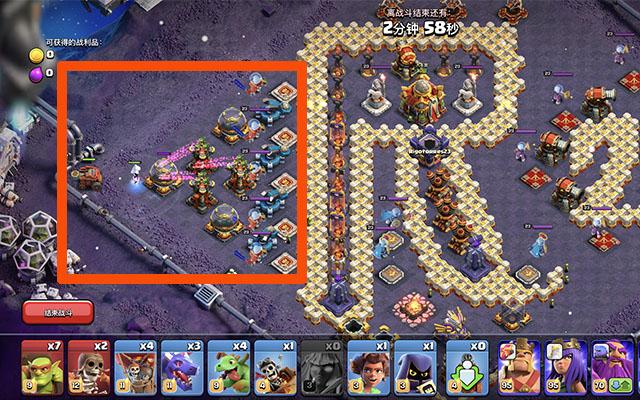Viewport: 640px width, 400px height.
Task: Pick the green baby dragon card
Action: 227,366
